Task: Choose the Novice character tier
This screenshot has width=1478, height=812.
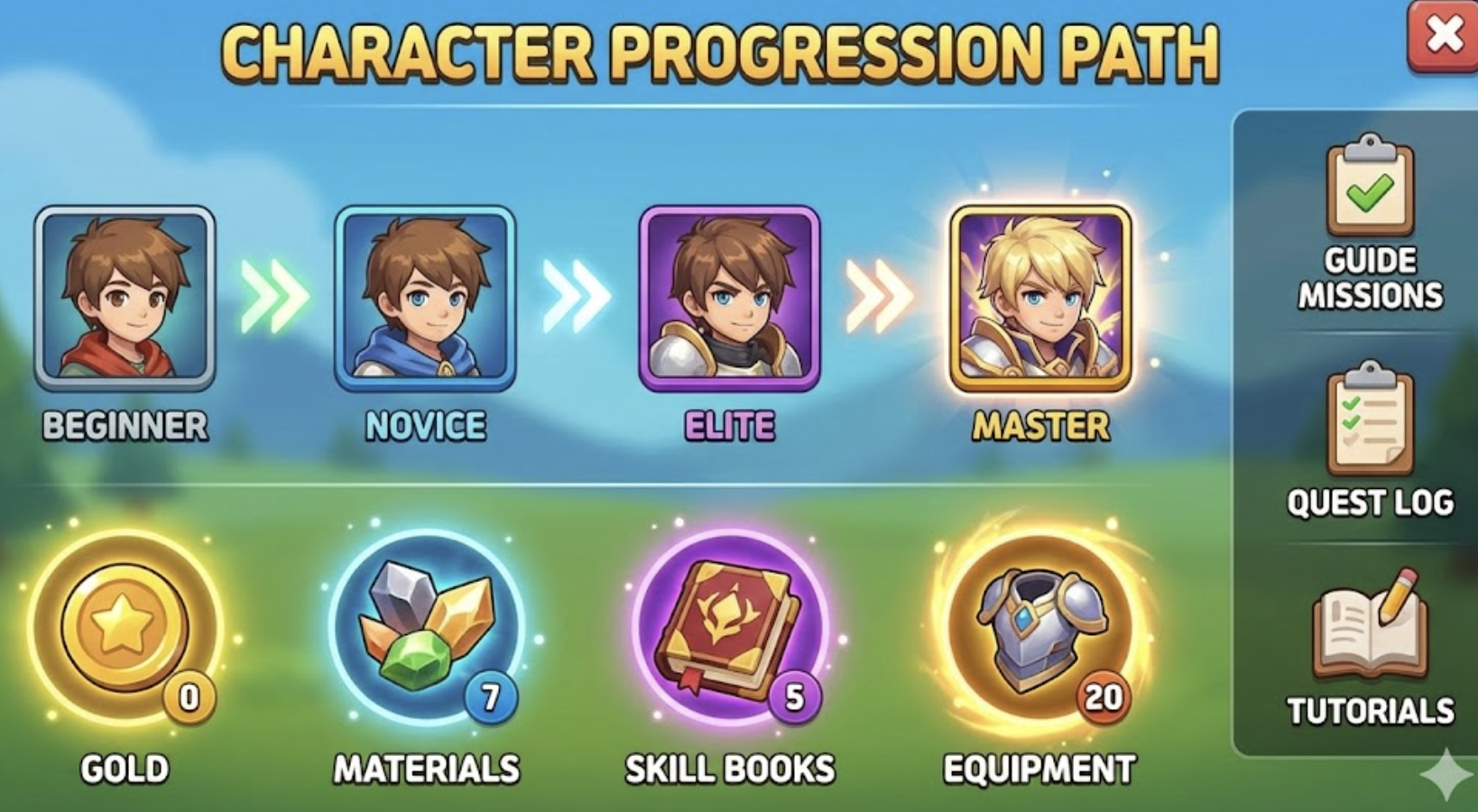Action: pyautogui.click(x=425, y=299)
